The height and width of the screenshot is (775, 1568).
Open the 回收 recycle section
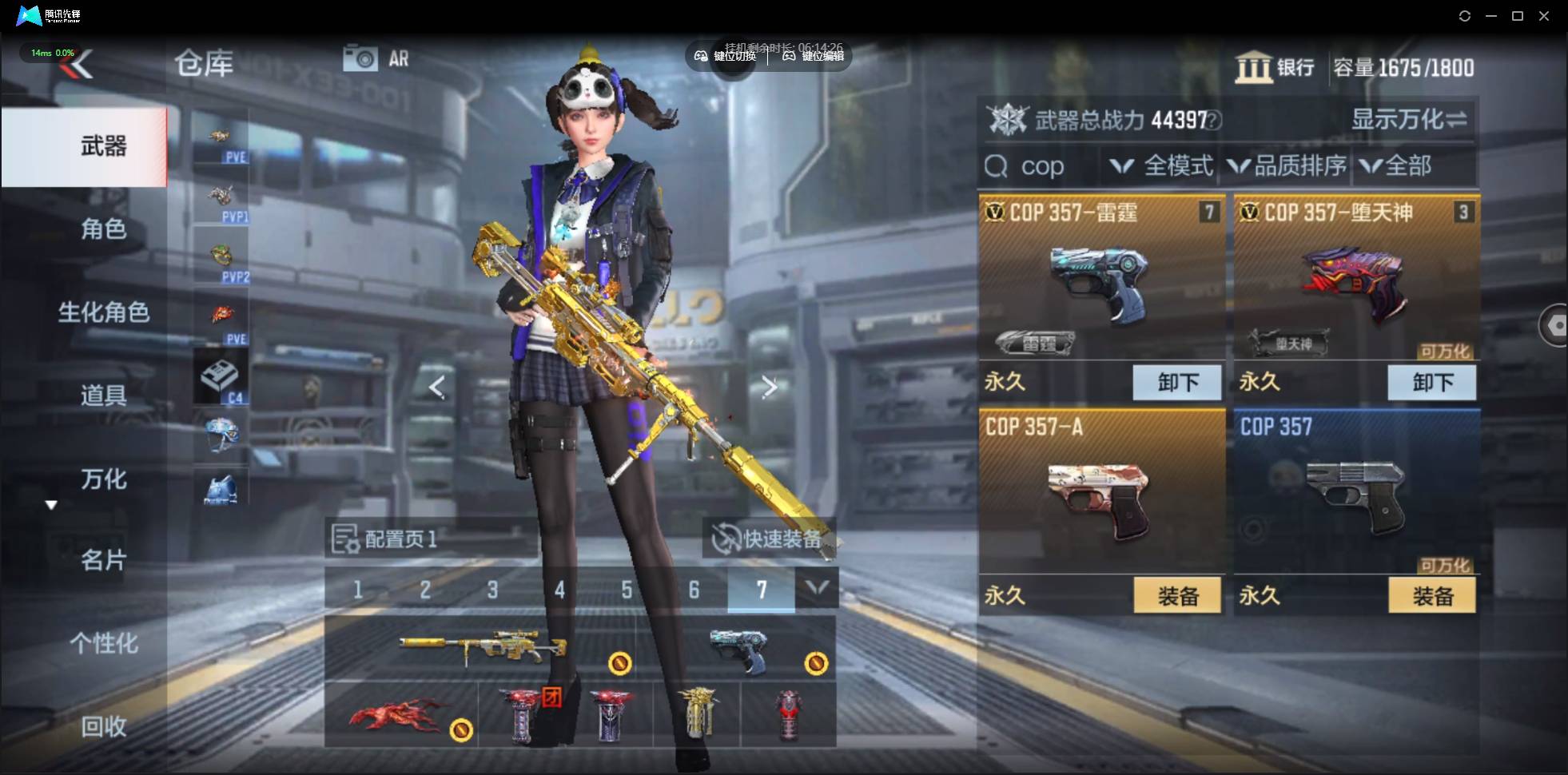pyautogui.click(x=103, y=726)
